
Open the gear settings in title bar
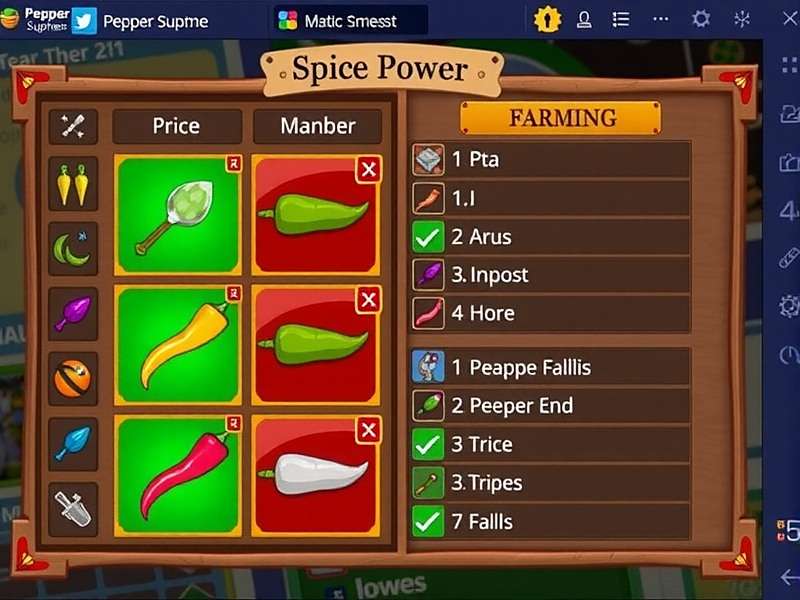(x=701, y=19)
